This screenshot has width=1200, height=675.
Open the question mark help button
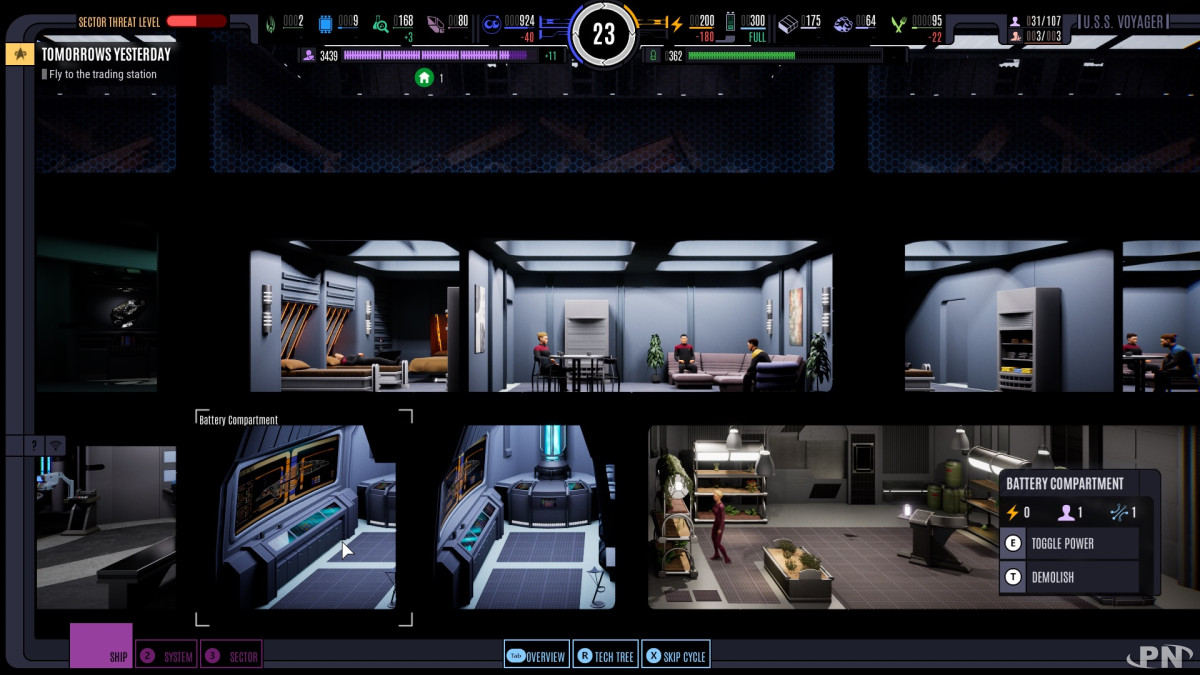tap(34, 445)
